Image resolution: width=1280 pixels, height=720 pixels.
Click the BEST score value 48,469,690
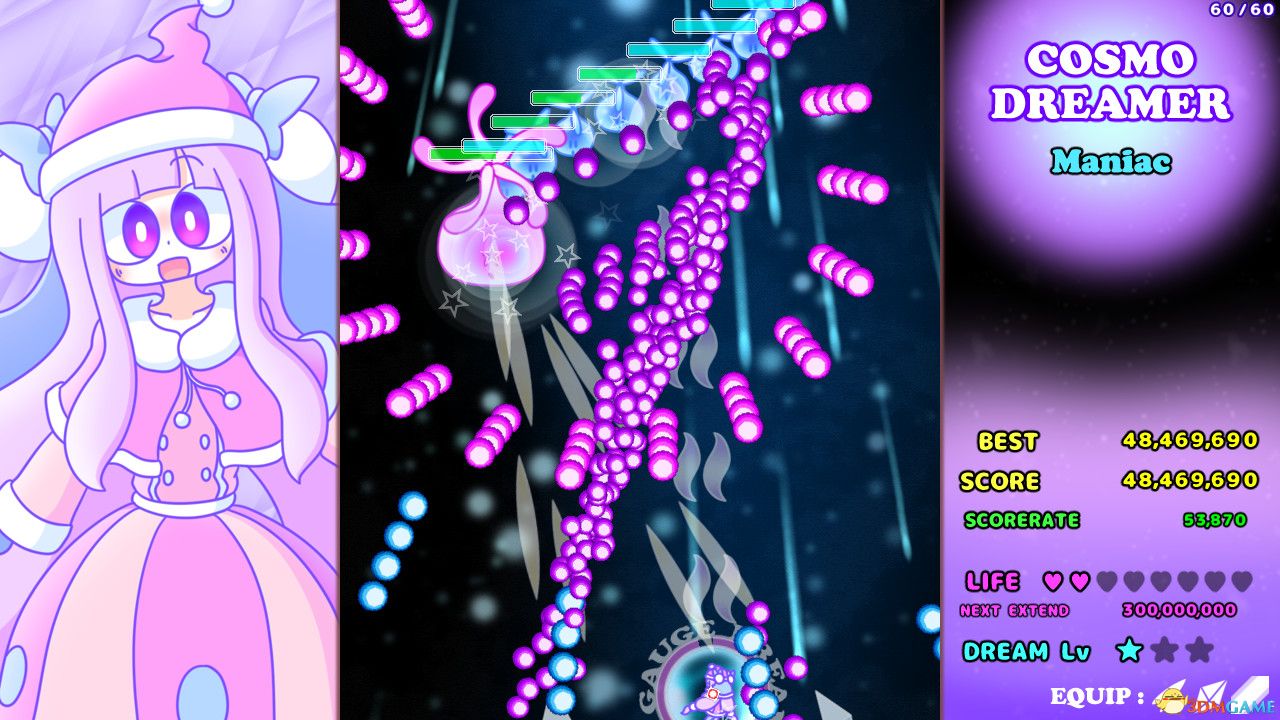[1190, 440]
